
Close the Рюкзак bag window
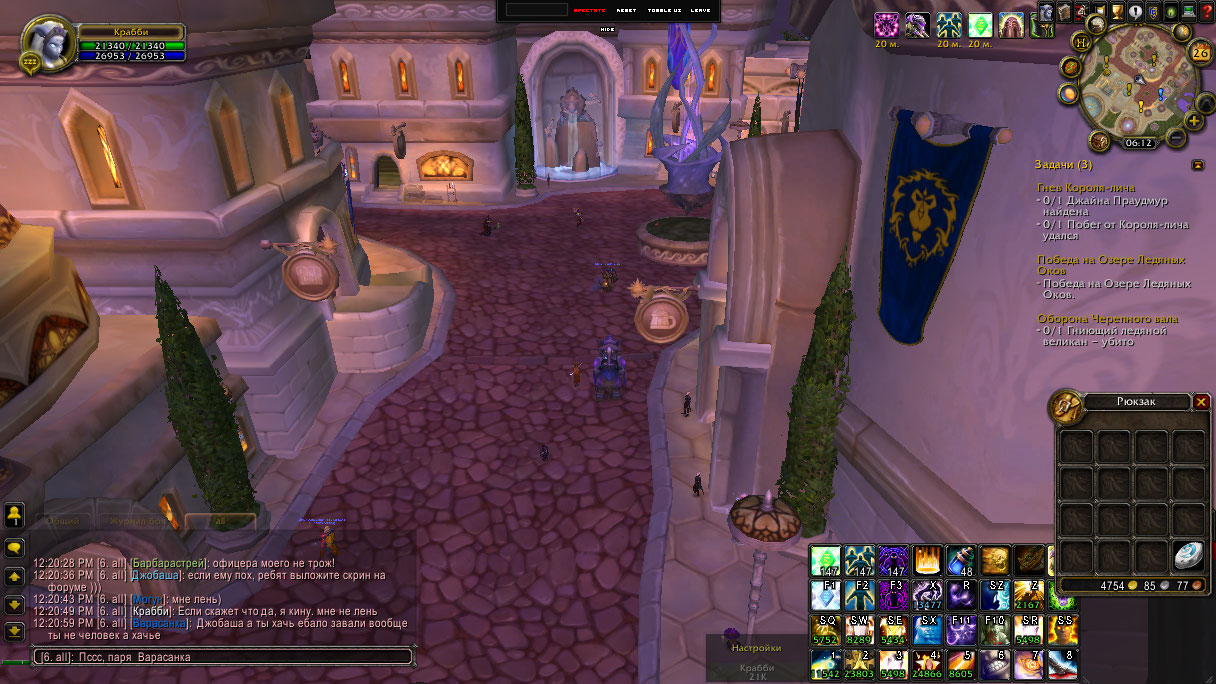click(1201, 402)
